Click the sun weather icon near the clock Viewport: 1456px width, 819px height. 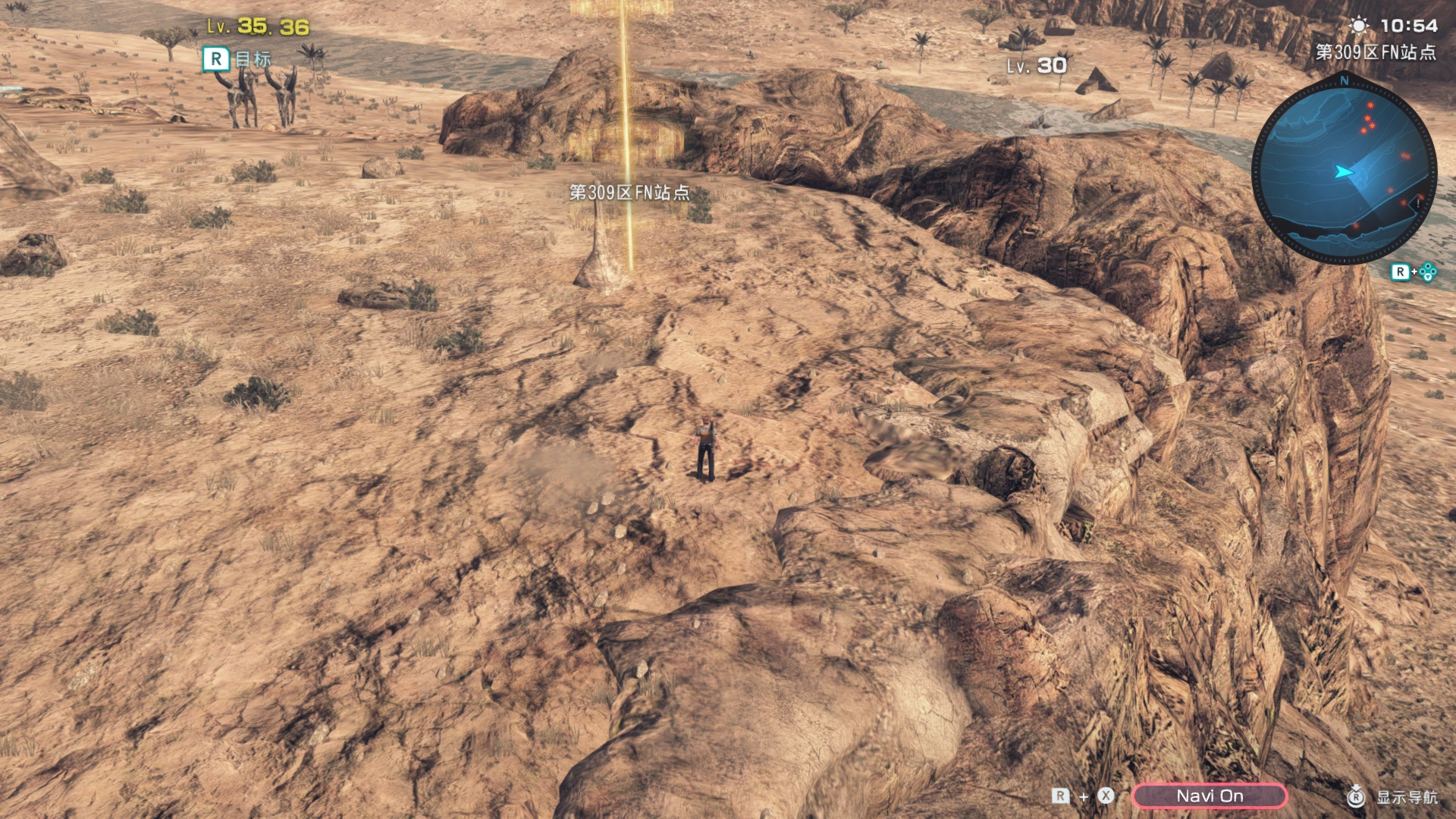click(1360, 25)
